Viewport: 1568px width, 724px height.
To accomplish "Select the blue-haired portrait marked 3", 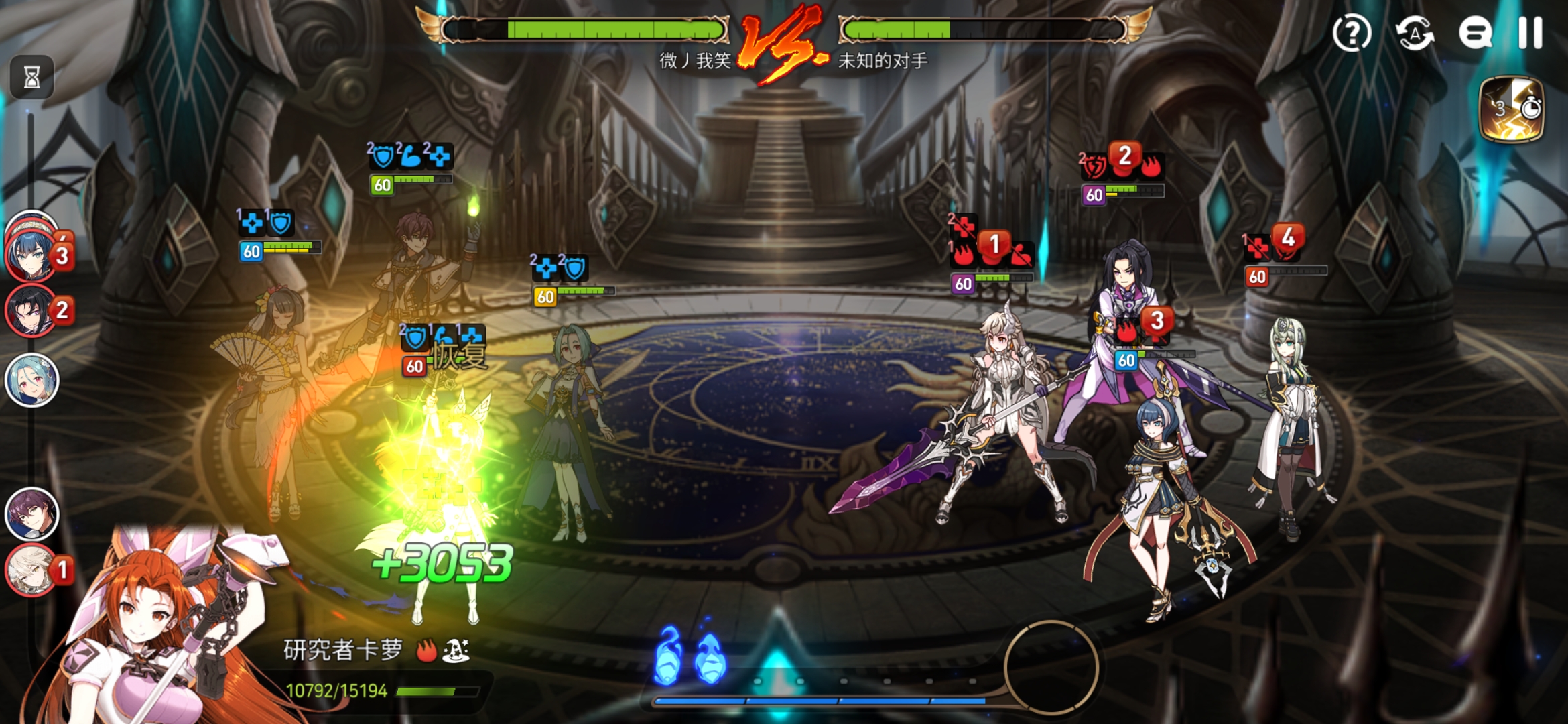I will click(x=31, y=253).
